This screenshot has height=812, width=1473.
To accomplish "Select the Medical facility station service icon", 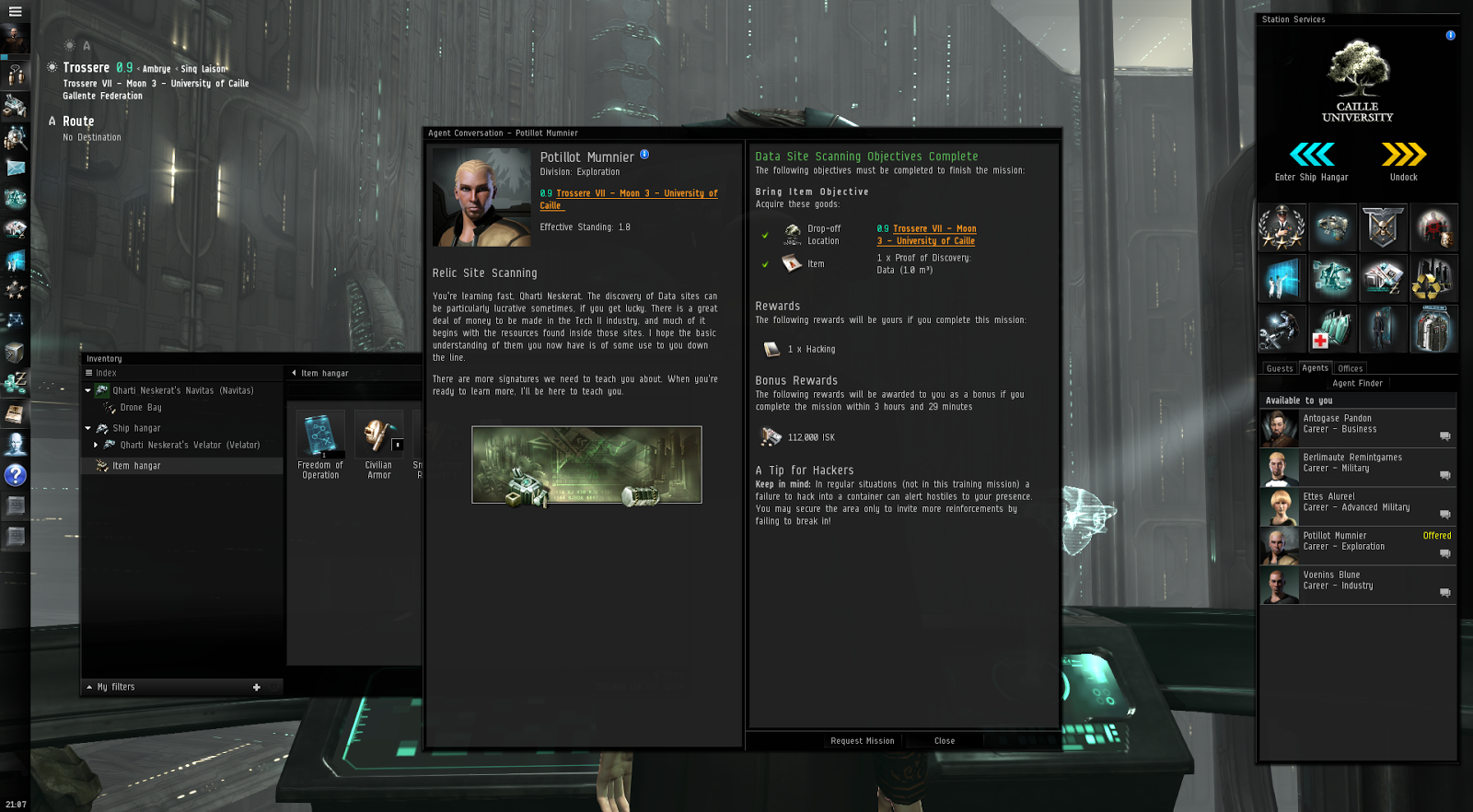I will click(x=1333, y=330).
